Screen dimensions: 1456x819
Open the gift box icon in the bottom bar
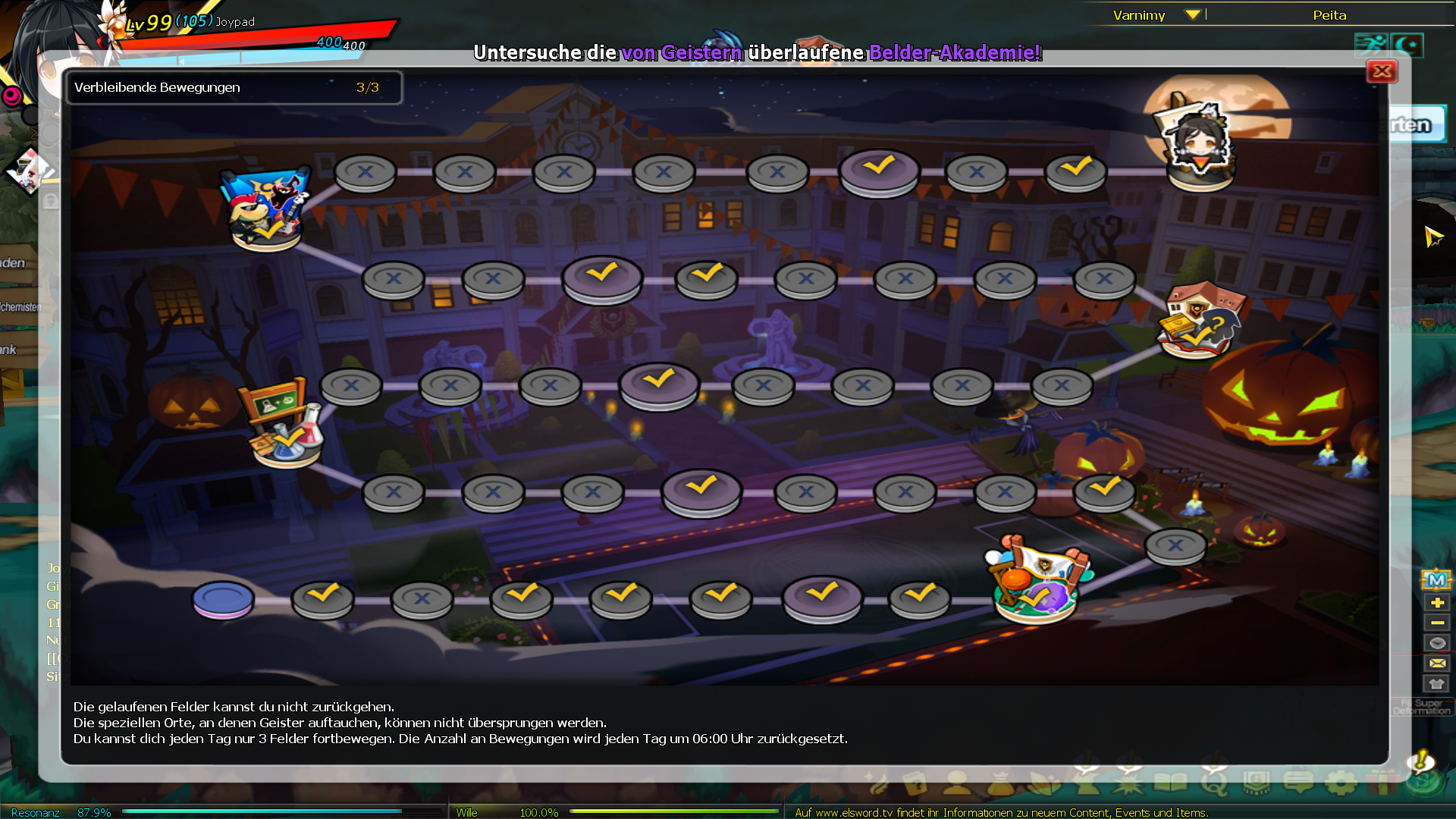(1382, 781)
